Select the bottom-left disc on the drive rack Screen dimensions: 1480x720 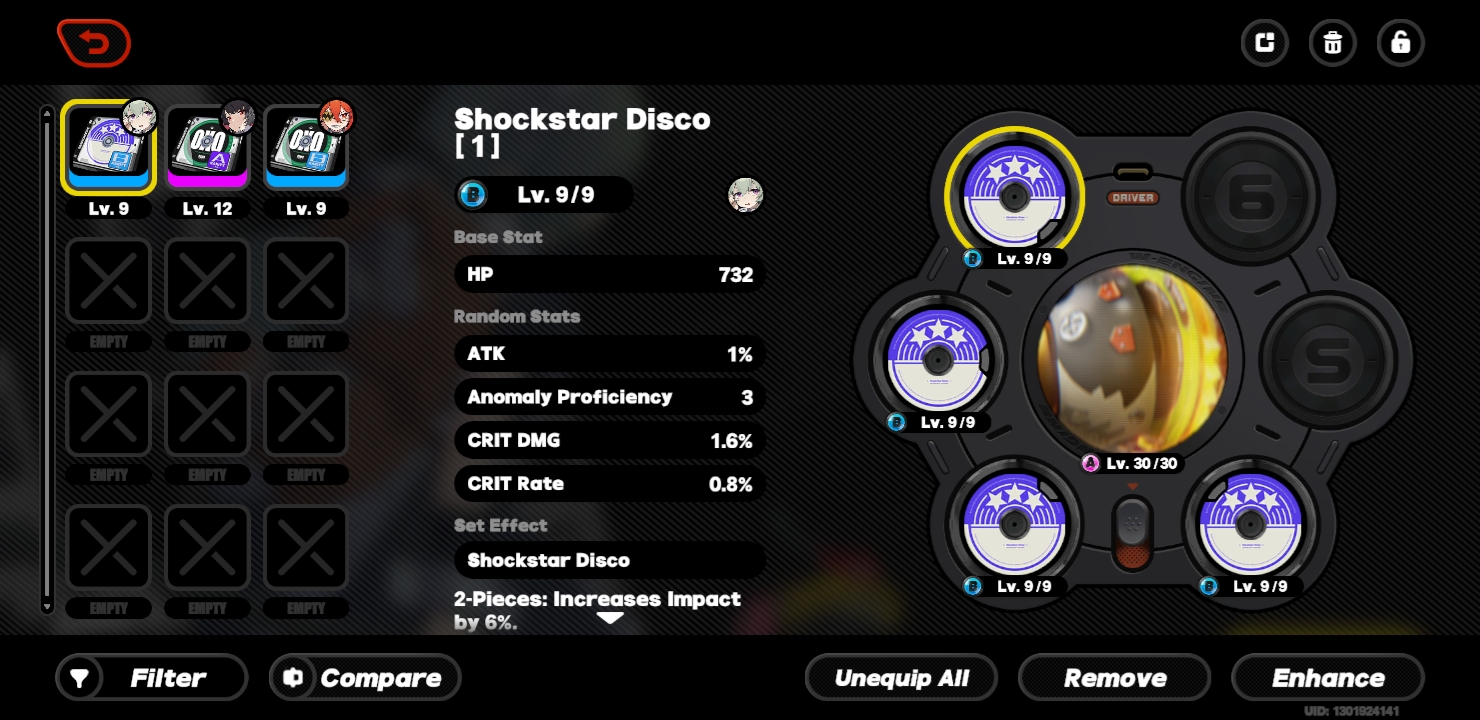1015,523
